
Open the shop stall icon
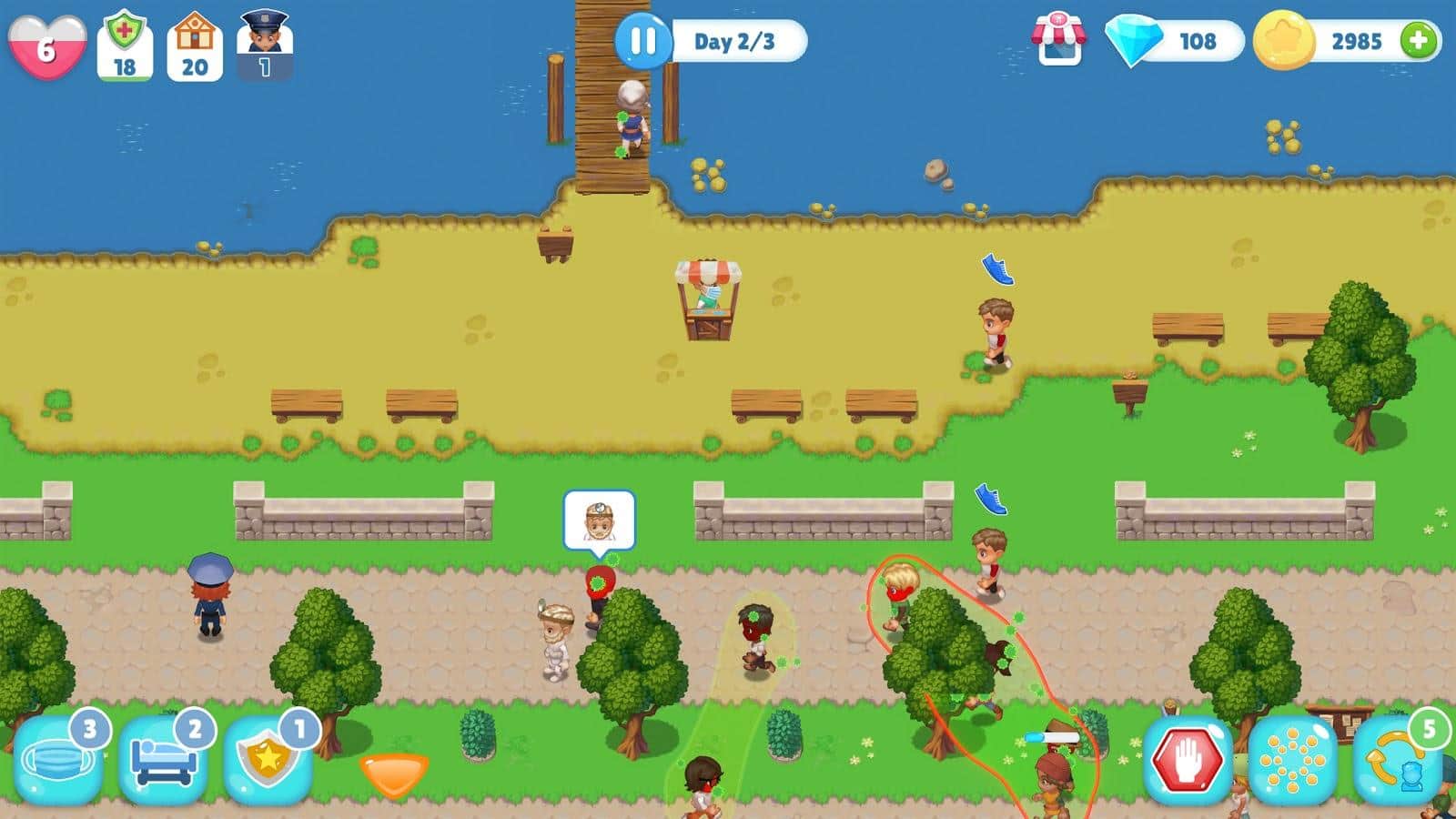pos(1058,39)
